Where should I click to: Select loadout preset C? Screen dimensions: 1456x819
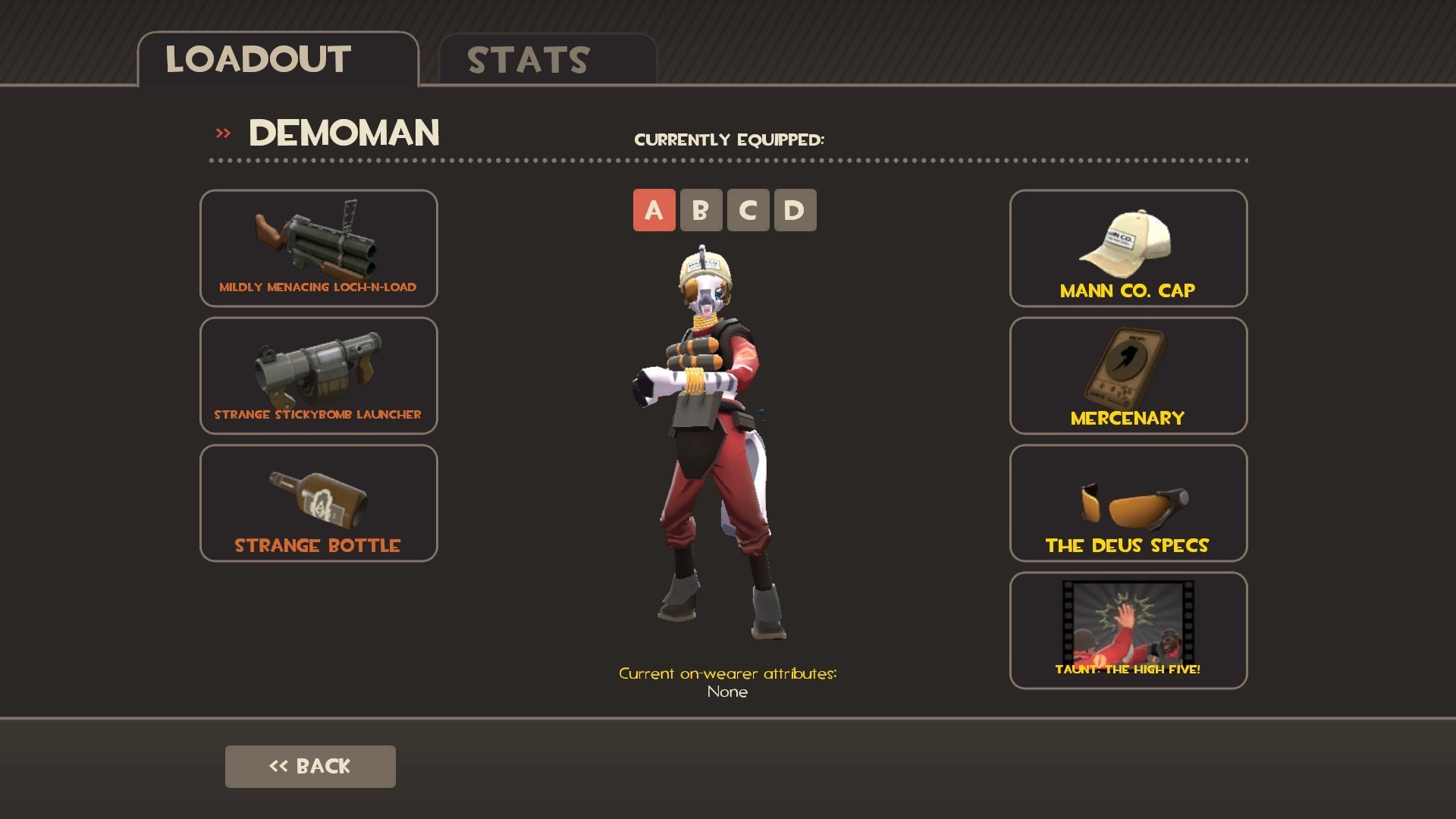coord(748,210)
